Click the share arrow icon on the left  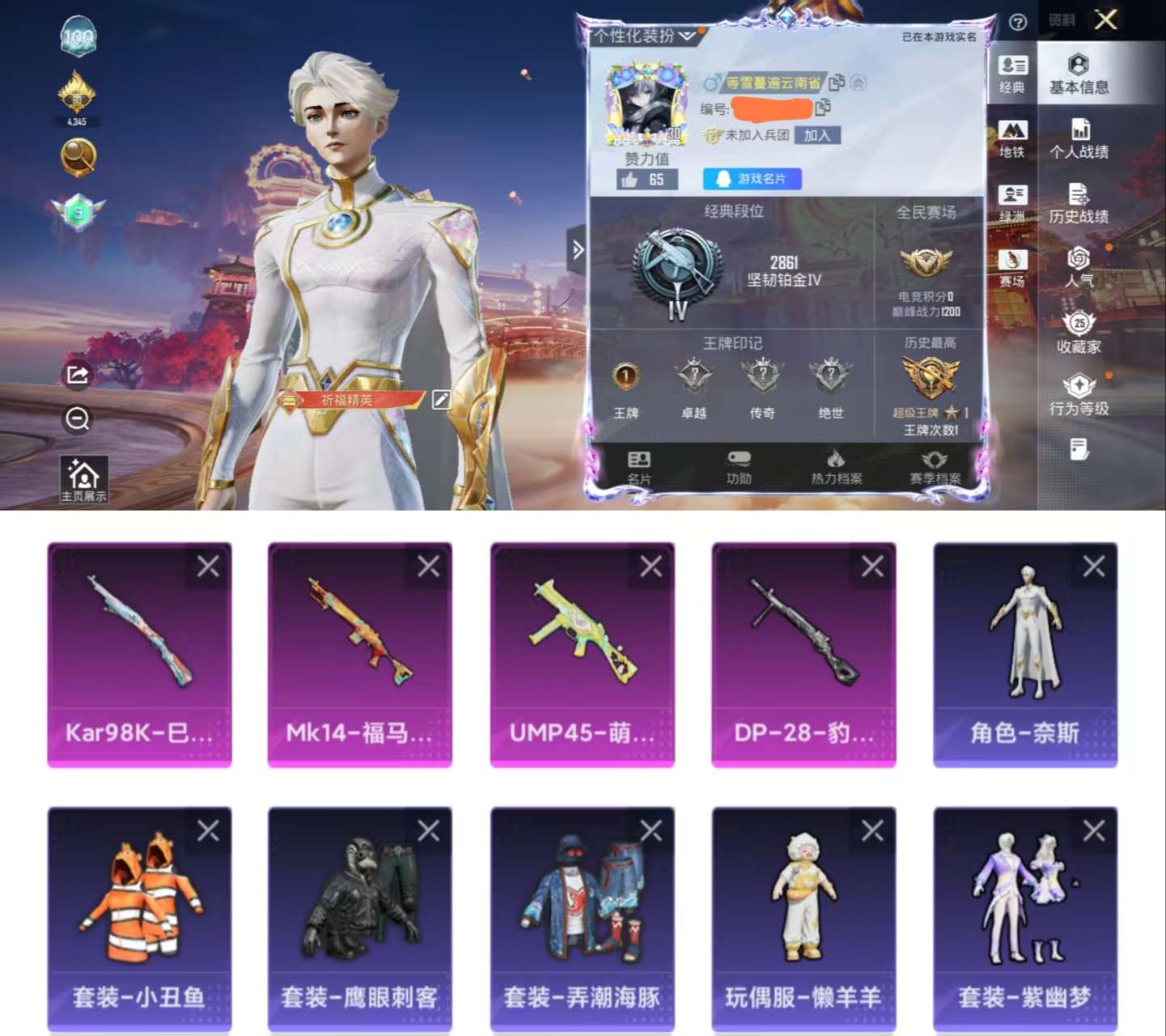tap(78, 372)
